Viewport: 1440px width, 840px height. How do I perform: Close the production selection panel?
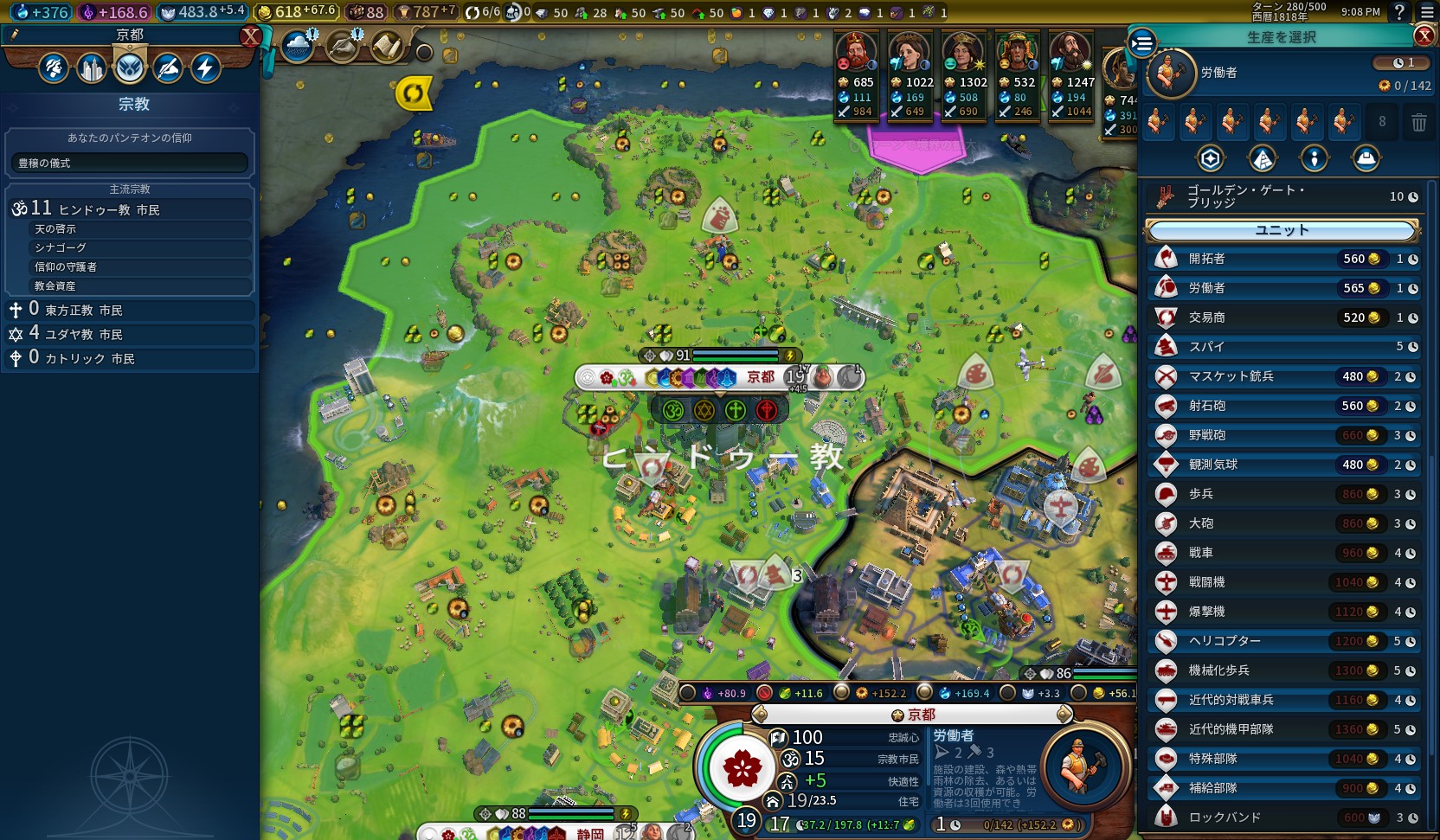[x=1424, y=35]
